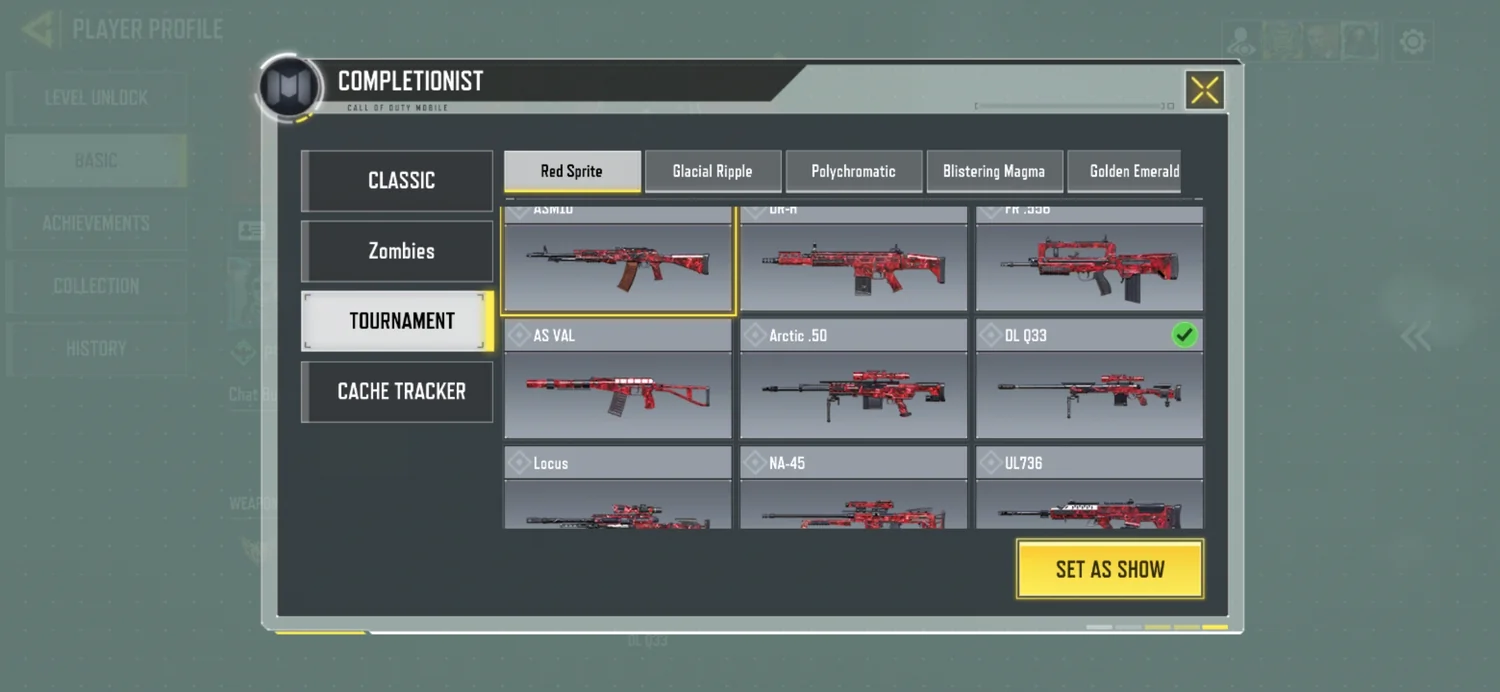
Task: Show the Polychromatic camo tab
Action: pyautogui.click(x=853, y=171)
